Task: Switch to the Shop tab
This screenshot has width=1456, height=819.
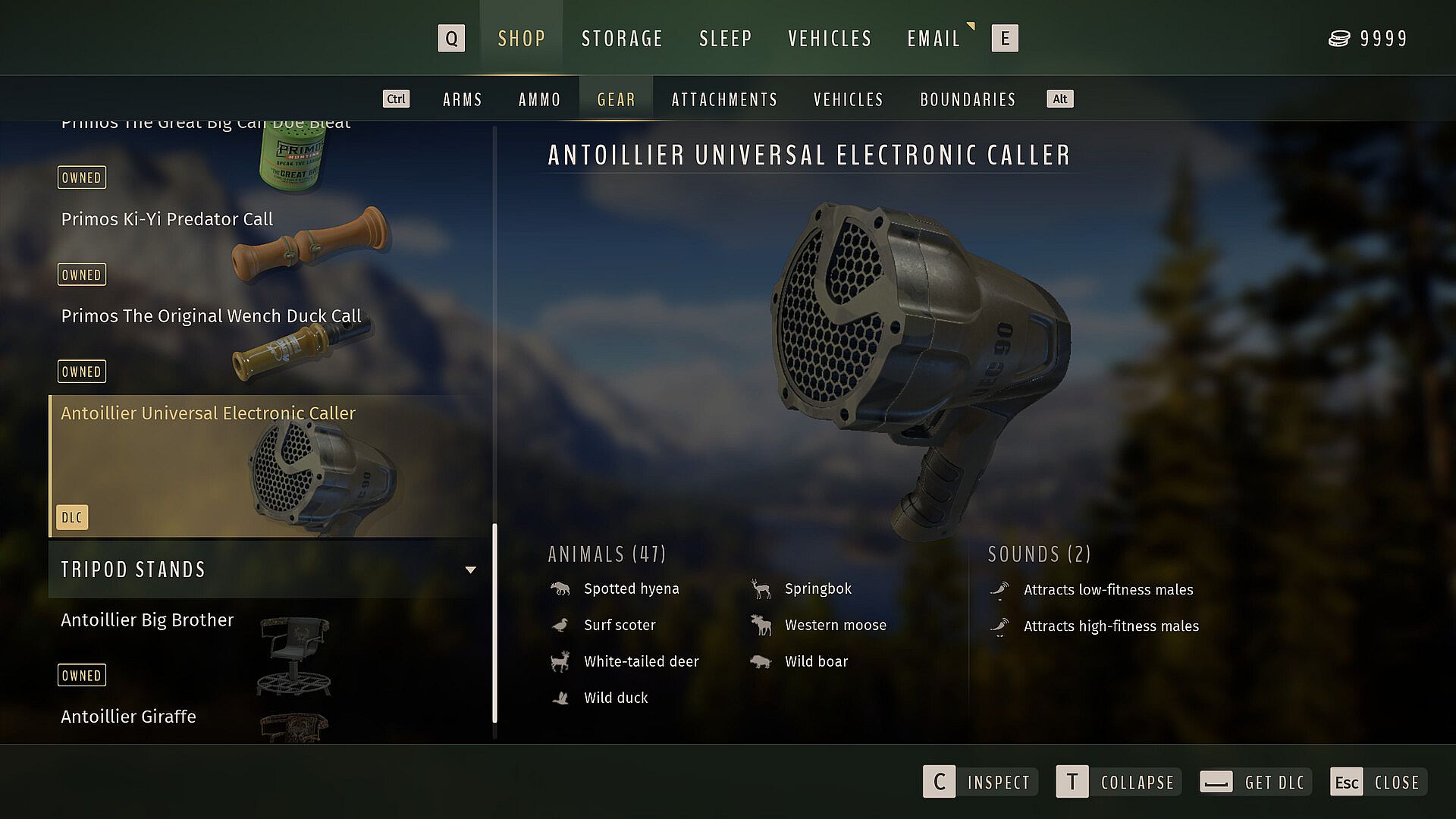Action: [x=522, y=39]
